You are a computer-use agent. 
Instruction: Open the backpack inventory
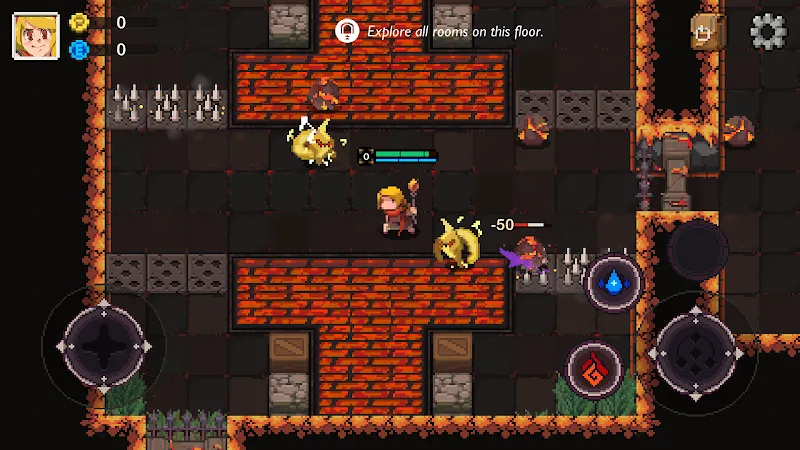[x=707, y=32]
